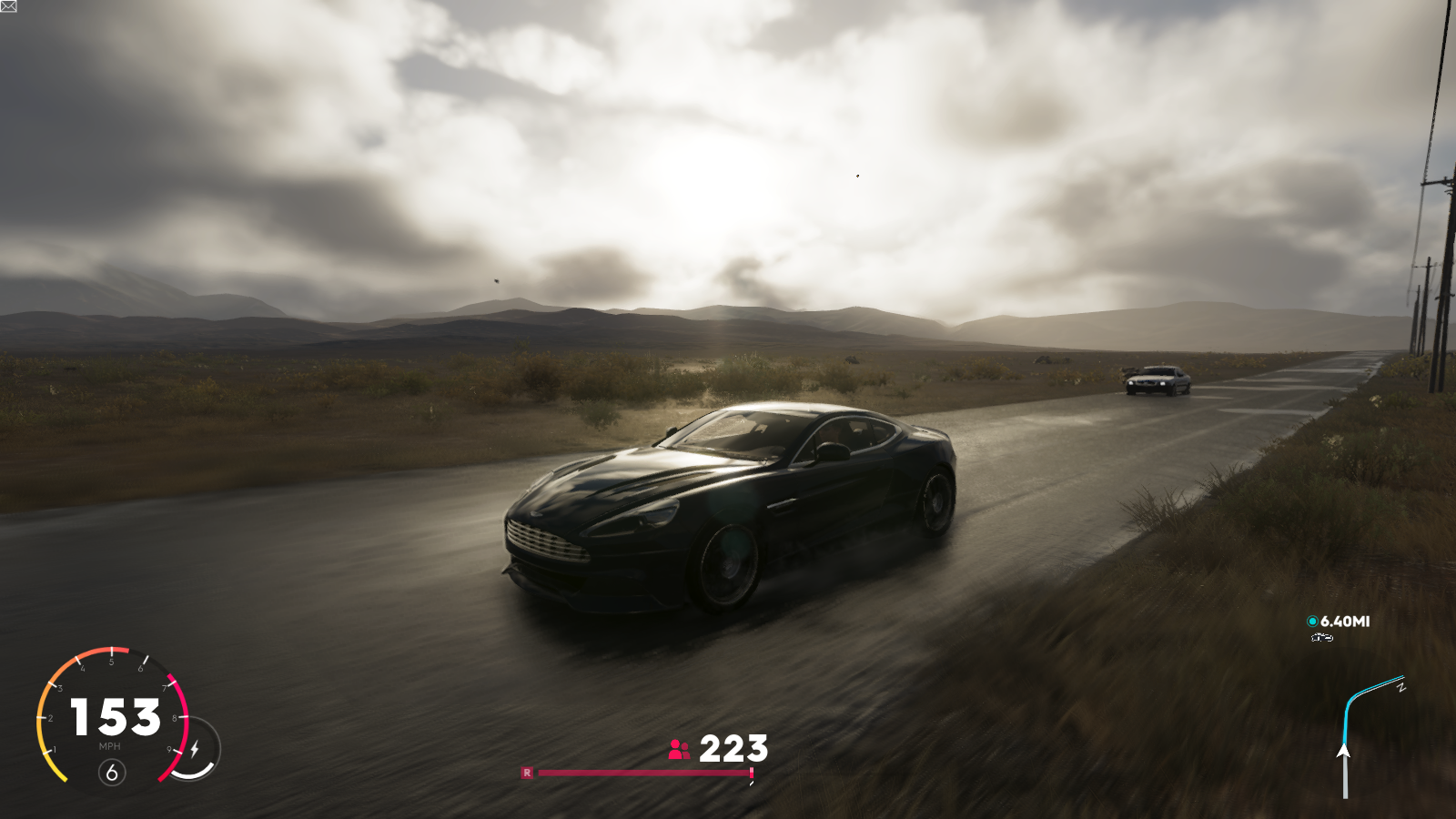Click the 6.40MI waypoint marker
The image size is (1456, 819).
coord(1312,622)
